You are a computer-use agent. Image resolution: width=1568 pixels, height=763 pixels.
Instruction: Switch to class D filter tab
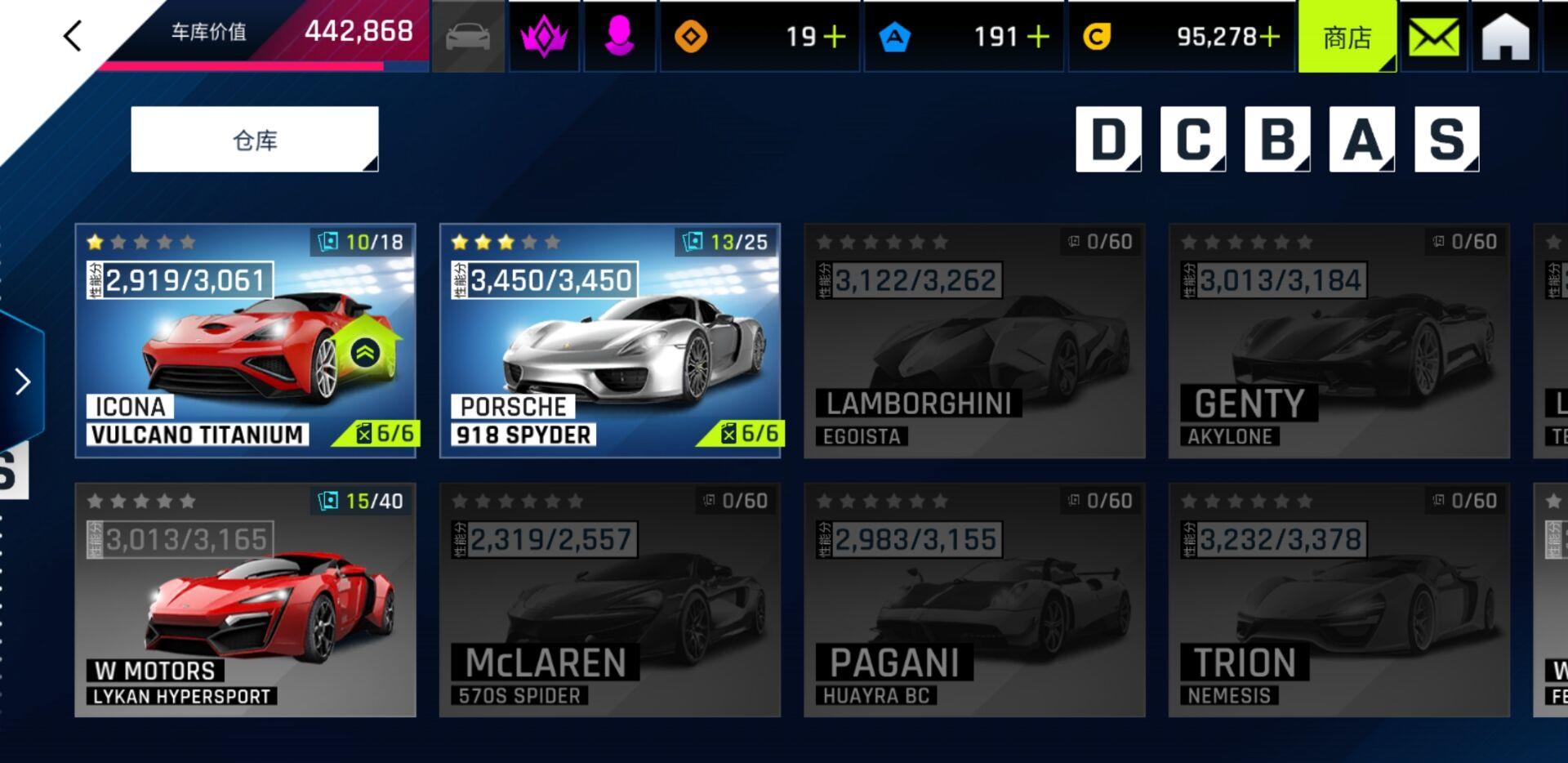[x=1107, y=139]
